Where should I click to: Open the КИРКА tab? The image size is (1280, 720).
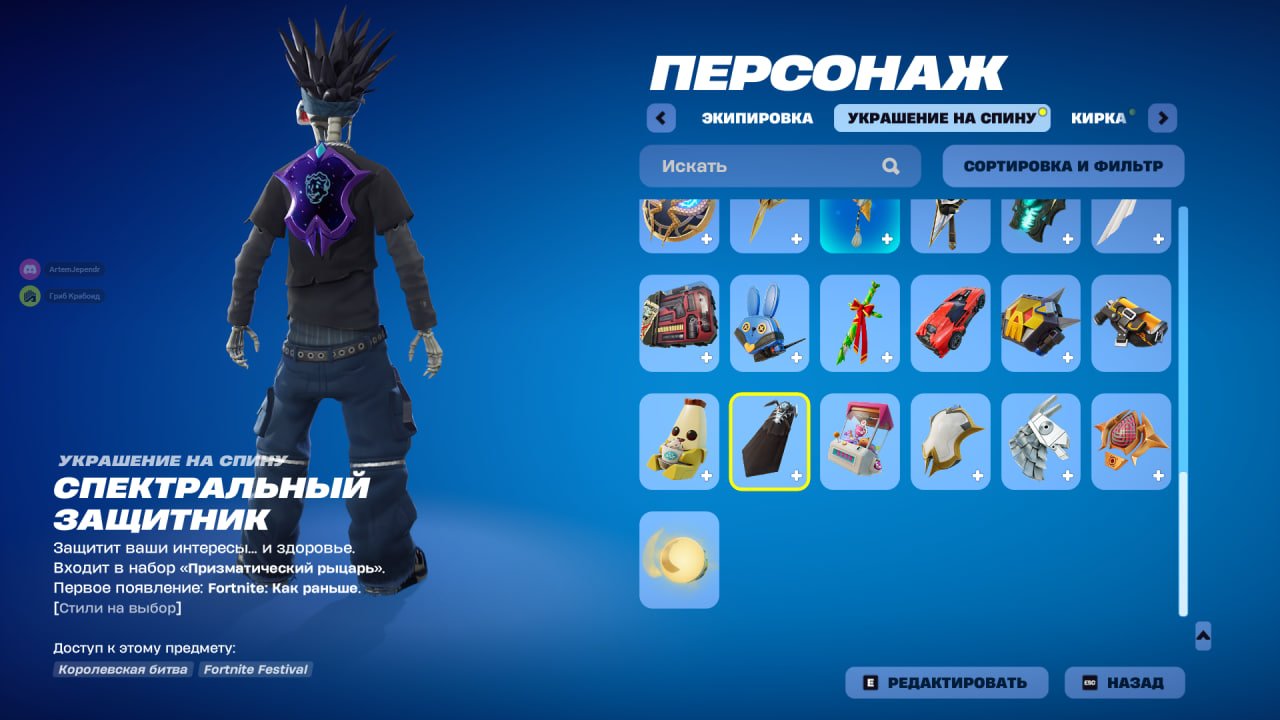pyautogui.click(x=1100, y=117)
